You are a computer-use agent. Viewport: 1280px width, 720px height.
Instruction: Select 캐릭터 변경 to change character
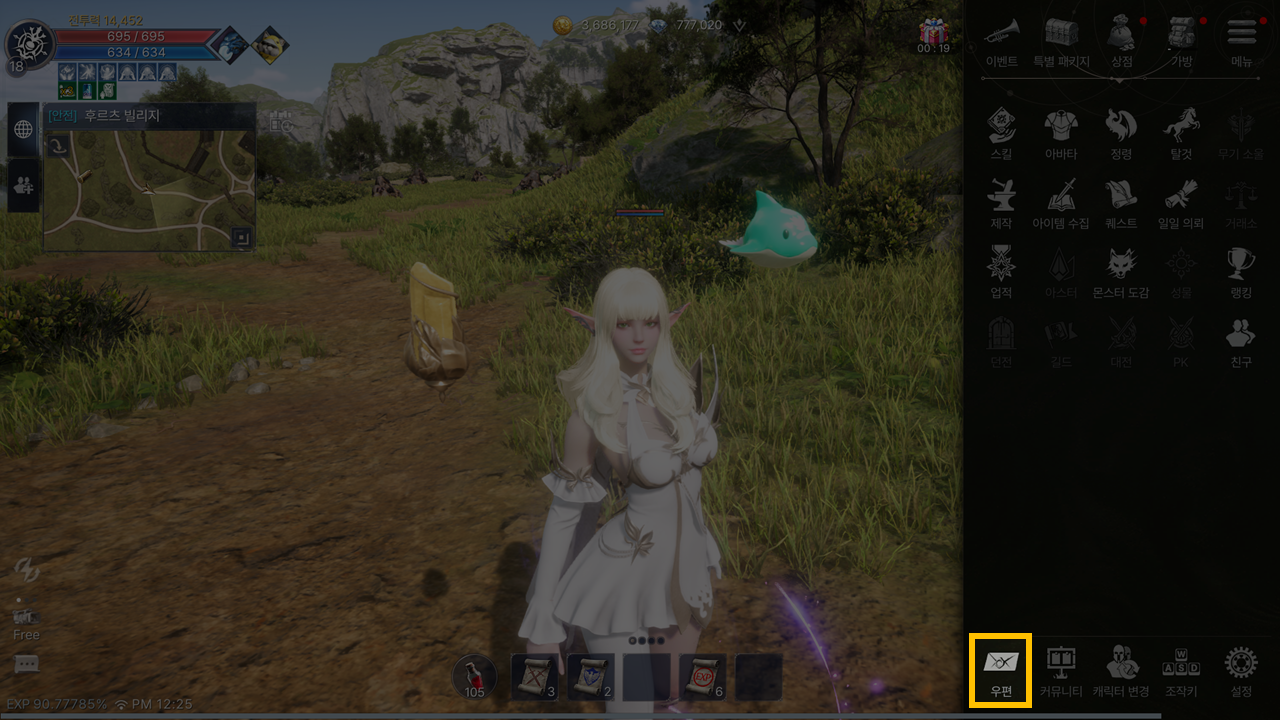1121,668
